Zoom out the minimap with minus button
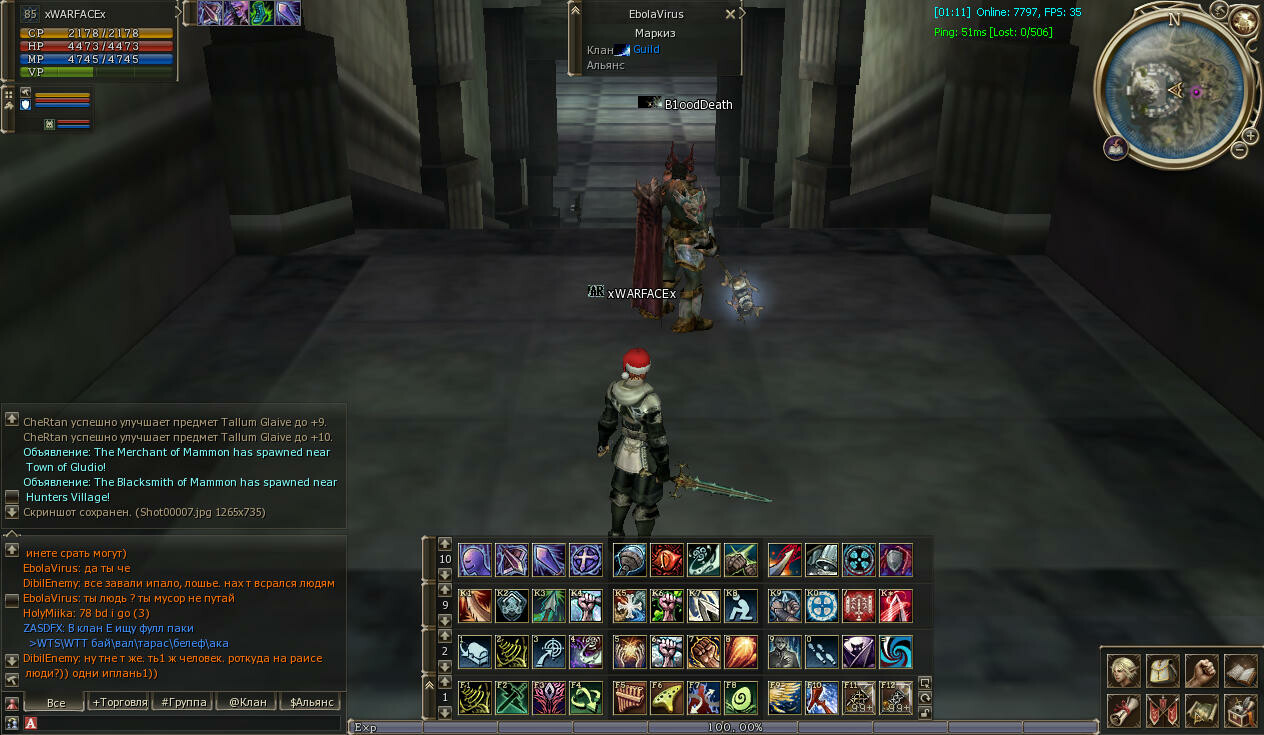 click(x=1239, y=150)
